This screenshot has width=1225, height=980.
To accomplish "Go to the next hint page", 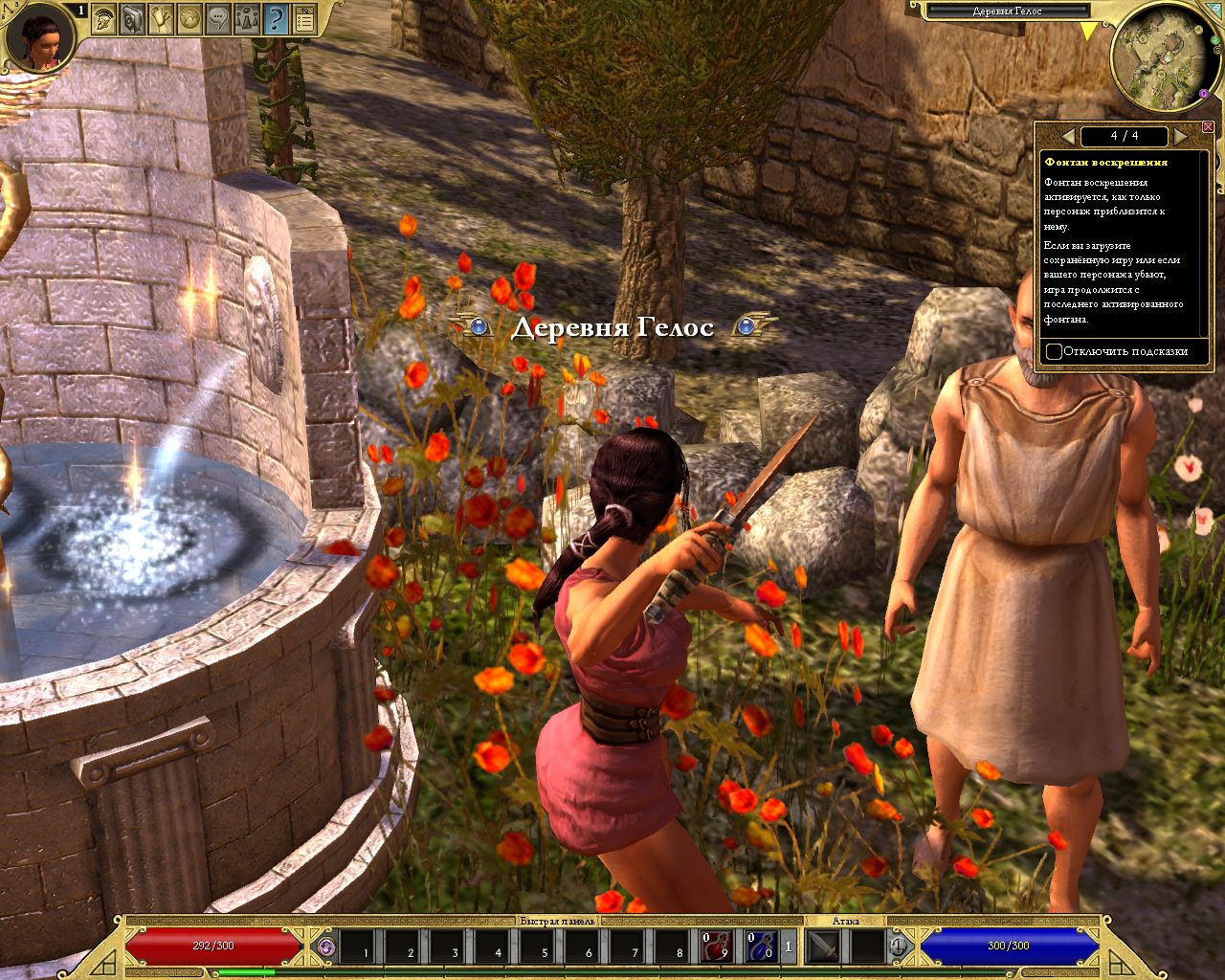I will point(1181,137).
